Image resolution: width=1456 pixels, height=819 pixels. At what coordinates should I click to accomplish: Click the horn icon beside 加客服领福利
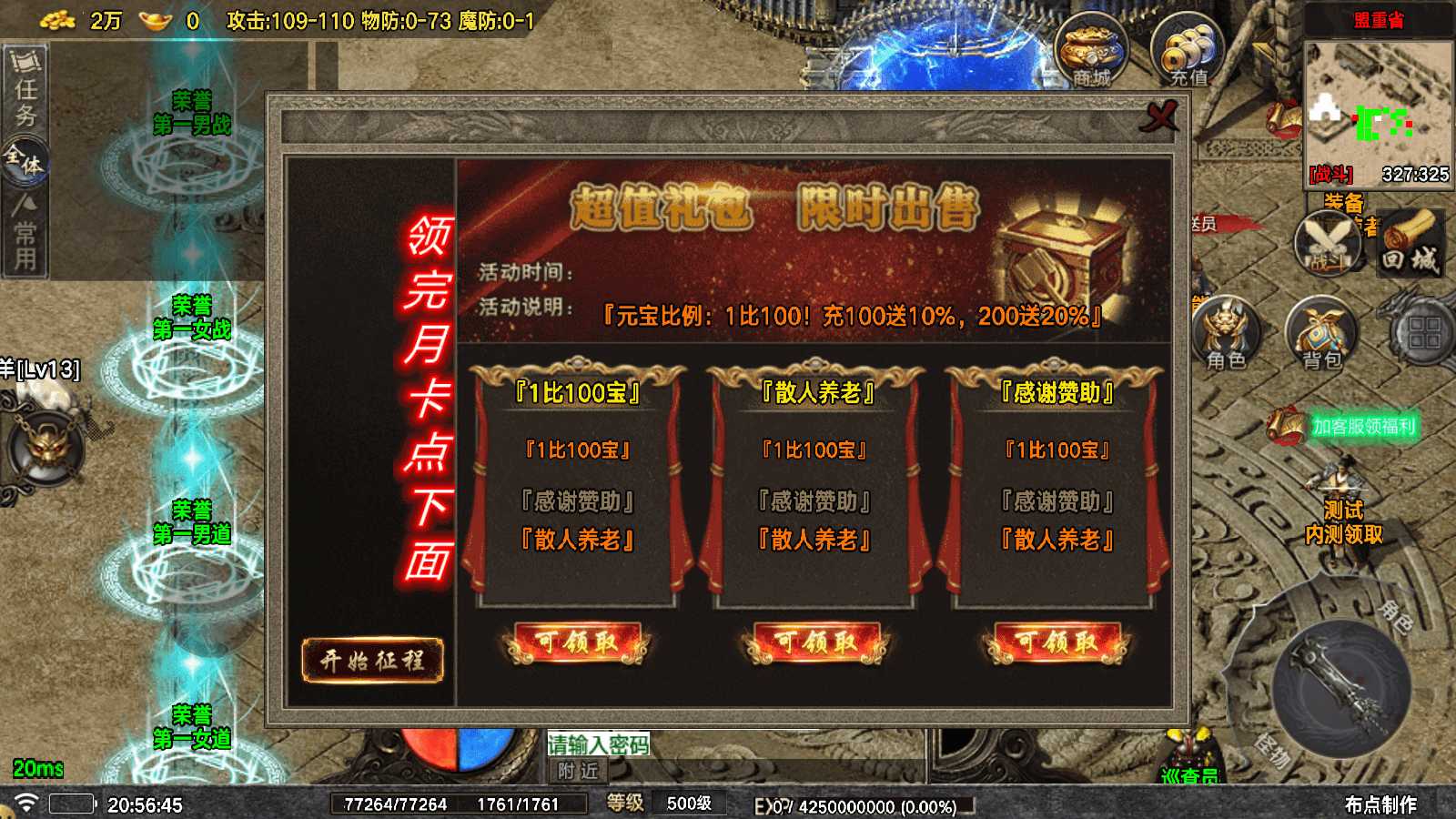click(x=1284, y=424)
